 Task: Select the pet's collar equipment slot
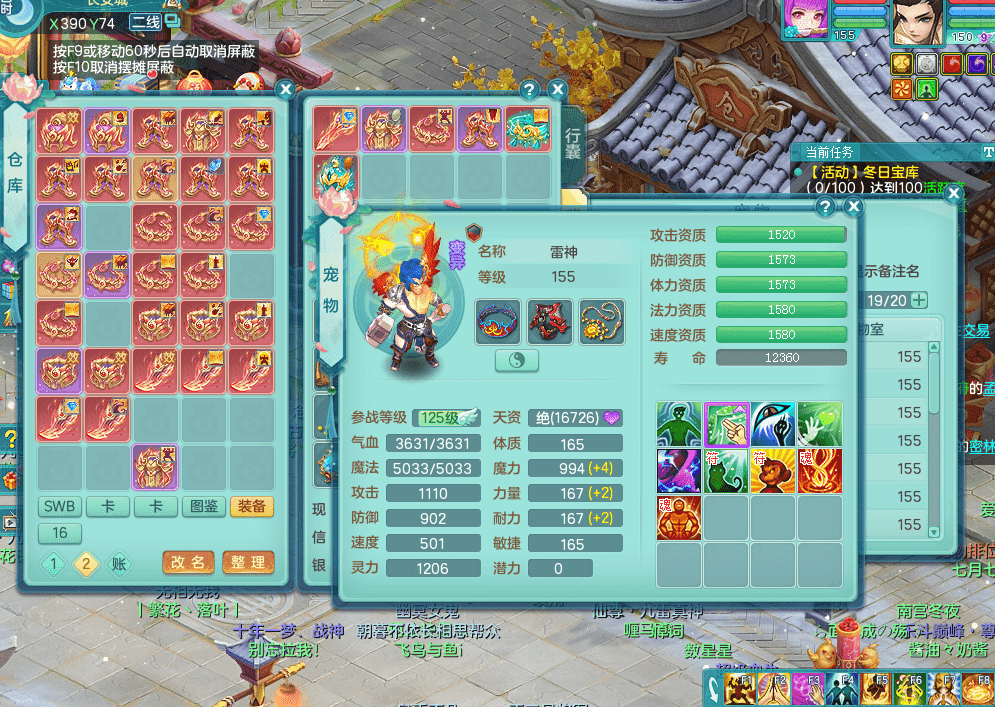point(497,321)
